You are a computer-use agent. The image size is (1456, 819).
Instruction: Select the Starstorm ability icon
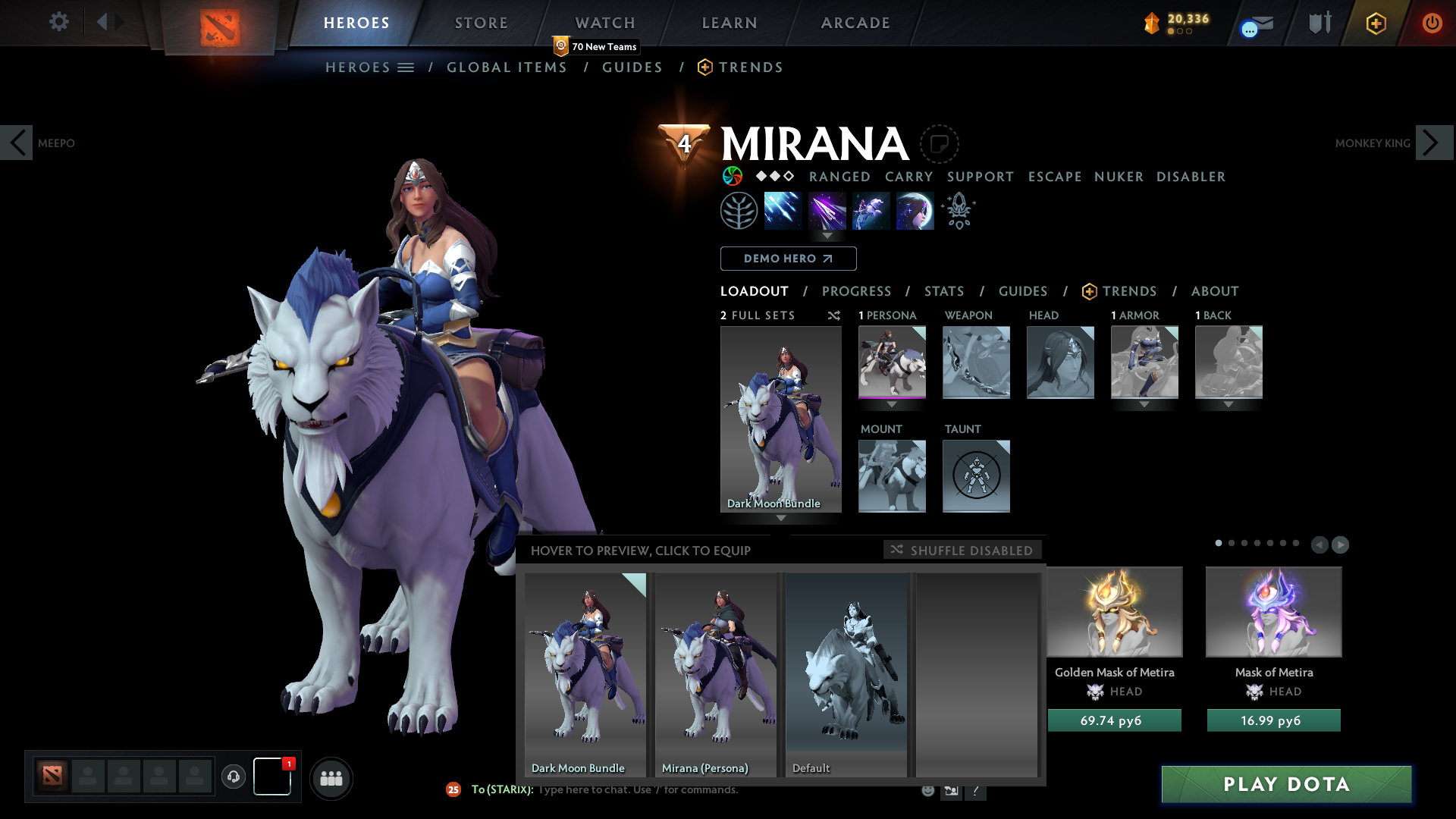[783, 211]
